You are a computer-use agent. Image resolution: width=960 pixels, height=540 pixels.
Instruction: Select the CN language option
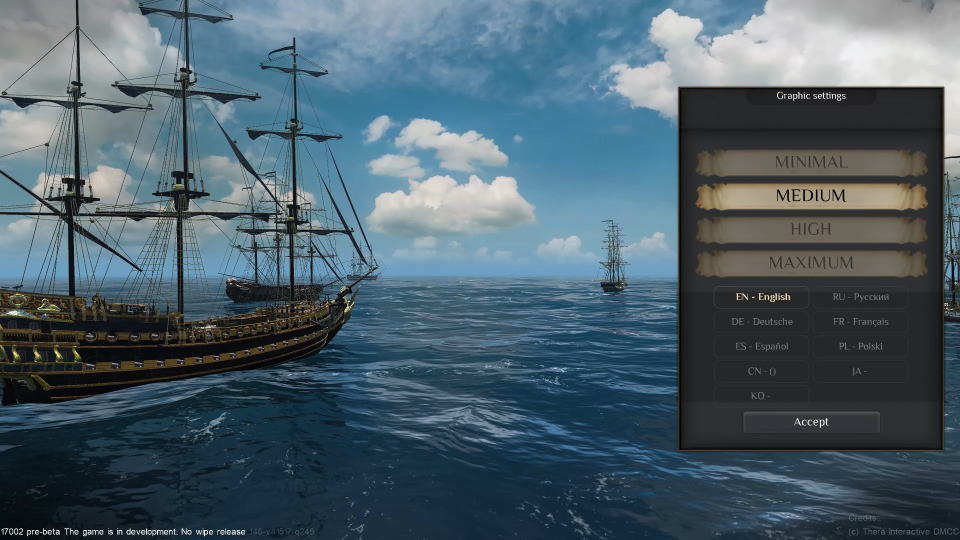pyautogui.click(x=762, y=372)
